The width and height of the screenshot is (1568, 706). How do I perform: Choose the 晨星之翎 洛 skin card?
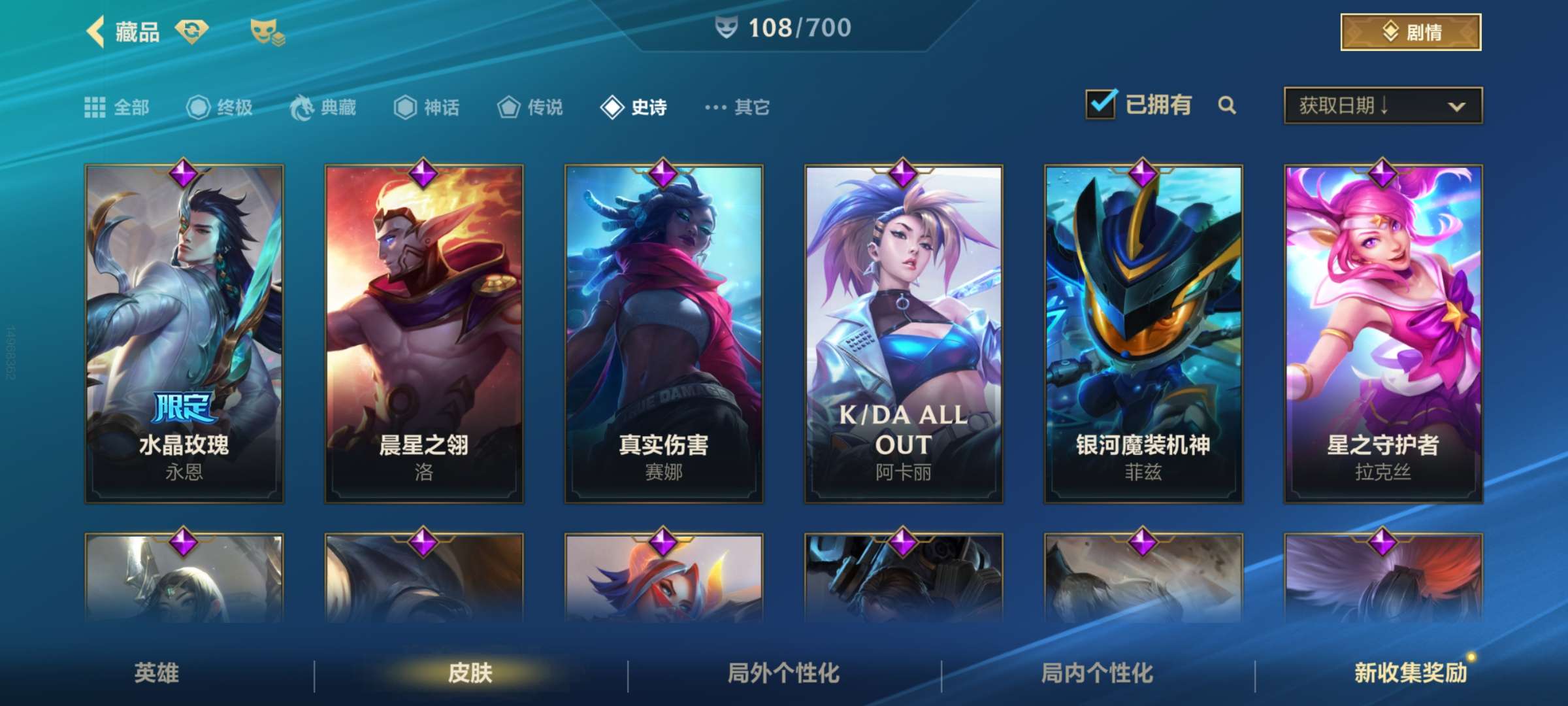(x=424, y=333)
